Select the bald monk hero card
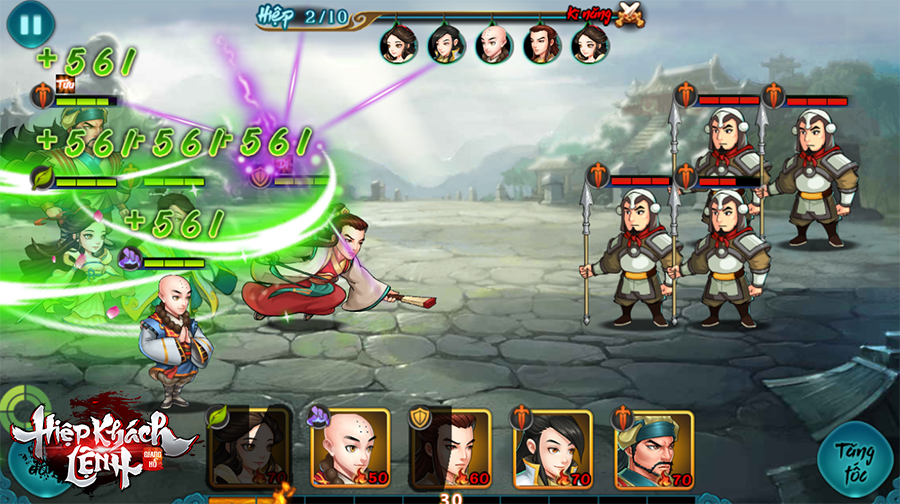 tap(350, 448)
